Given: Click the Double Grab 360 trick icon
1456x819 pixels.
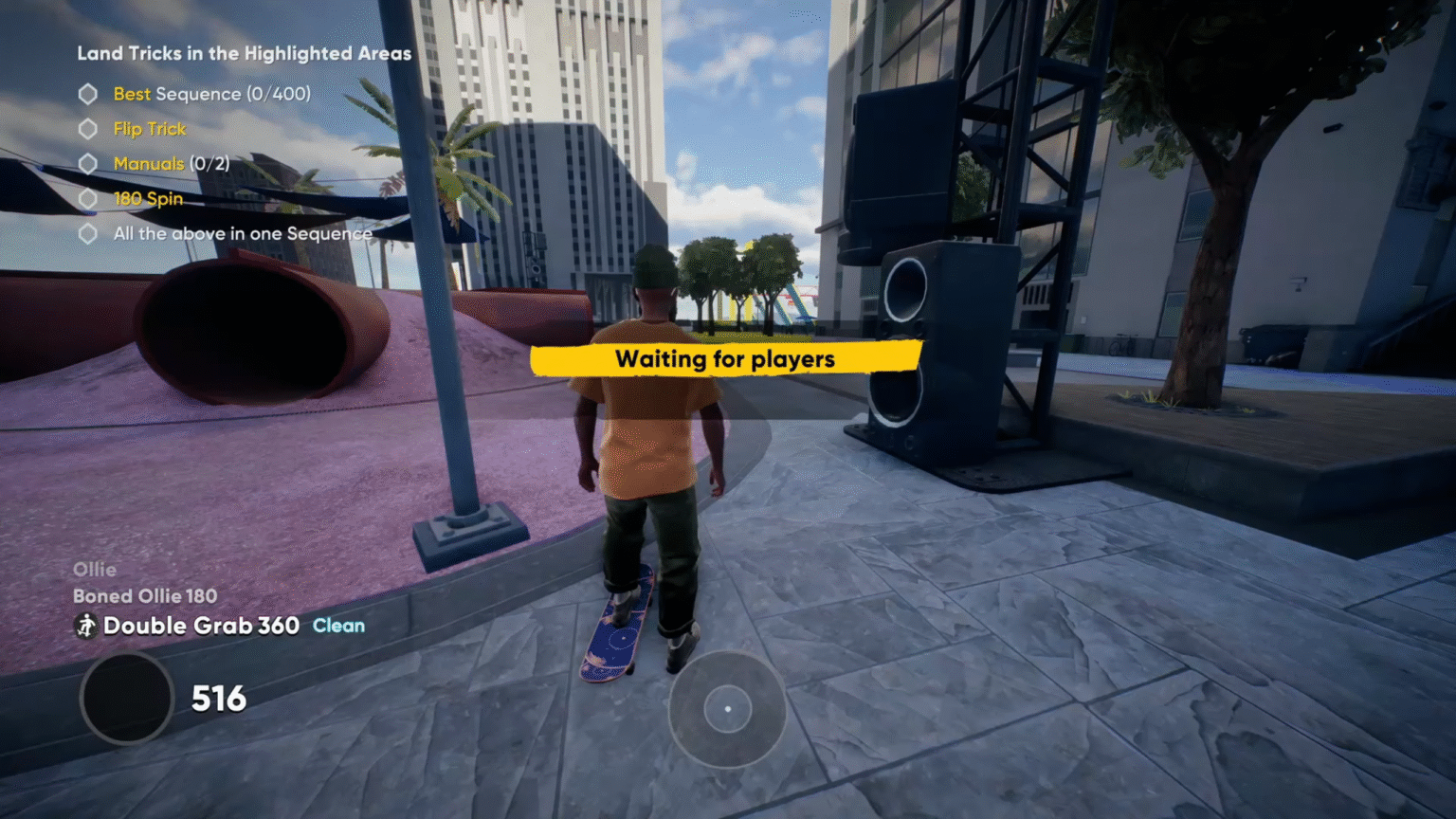Looking at the screenshot, I should (x=86, y=626).
